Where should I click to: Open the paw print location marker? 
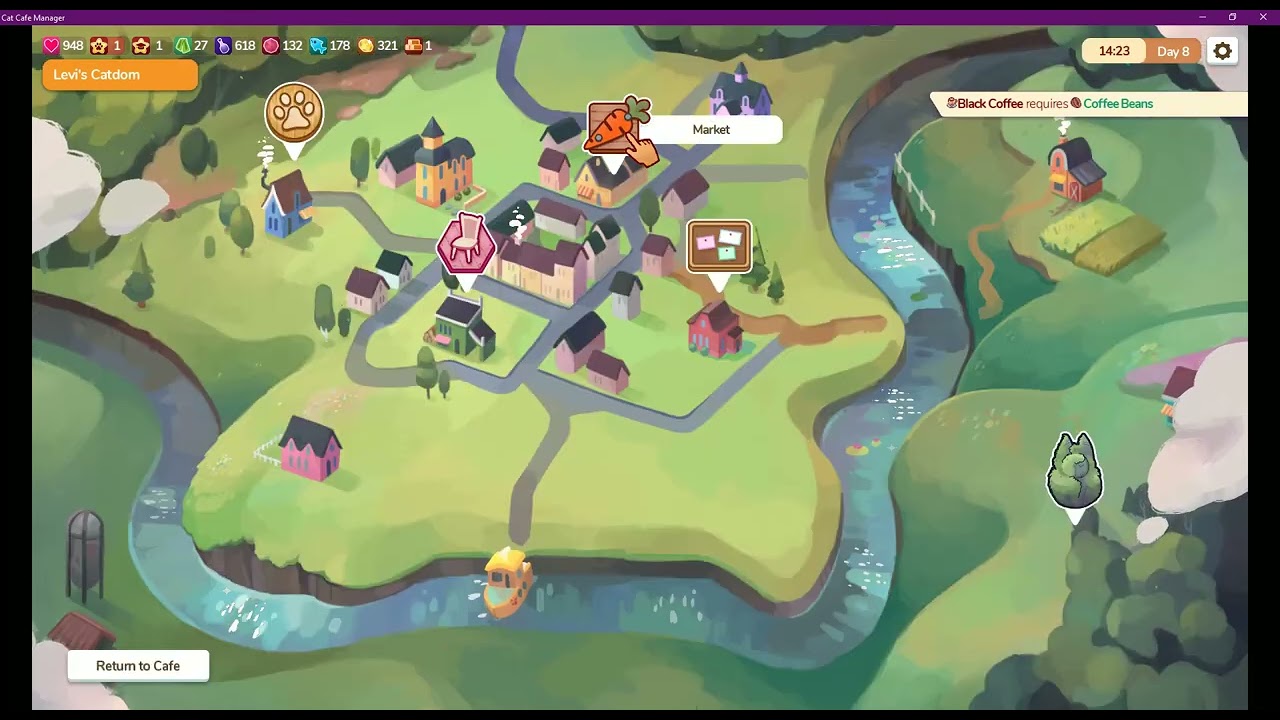tap(294, 114)
